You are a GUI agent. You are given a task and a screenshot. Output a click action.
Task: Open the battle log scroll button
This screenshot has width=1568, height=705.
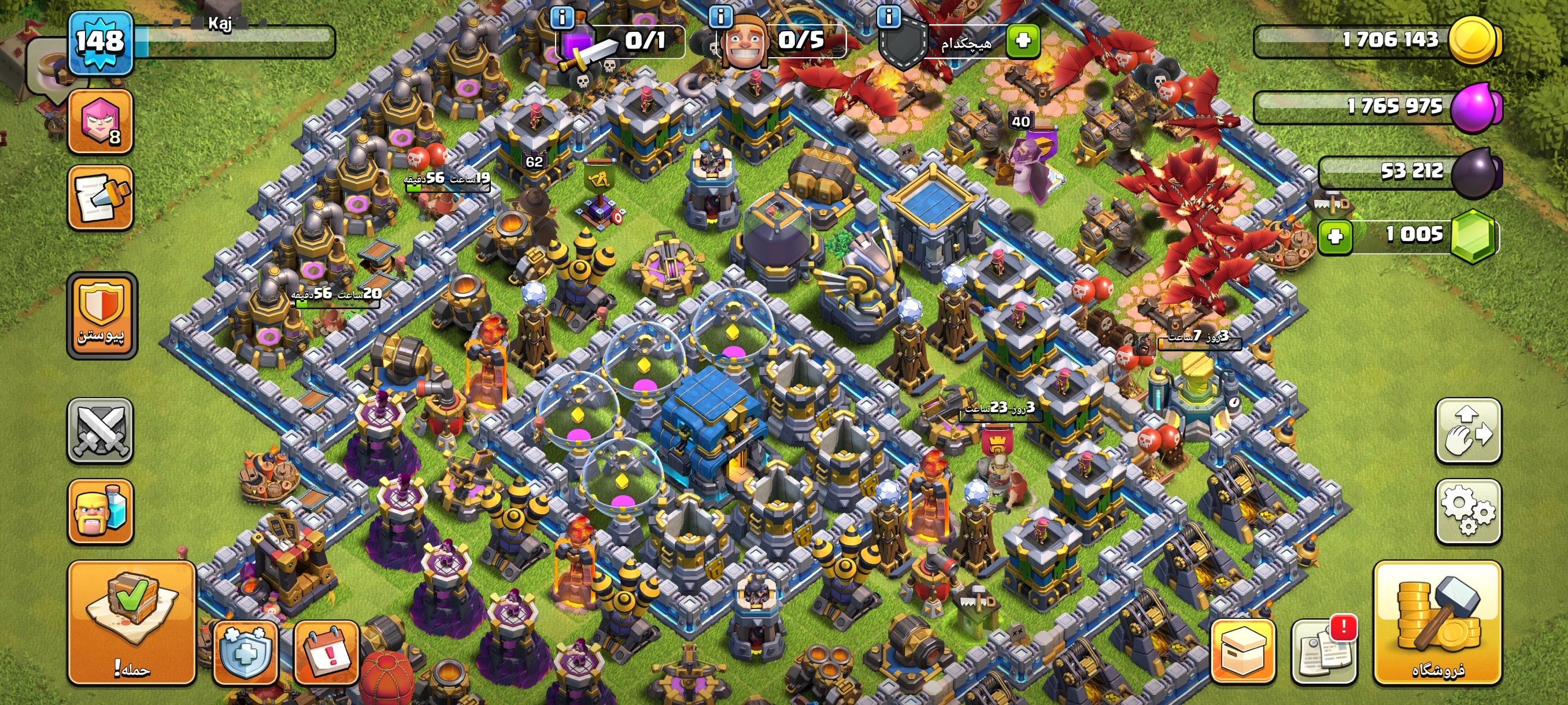(x=101, y=198)
